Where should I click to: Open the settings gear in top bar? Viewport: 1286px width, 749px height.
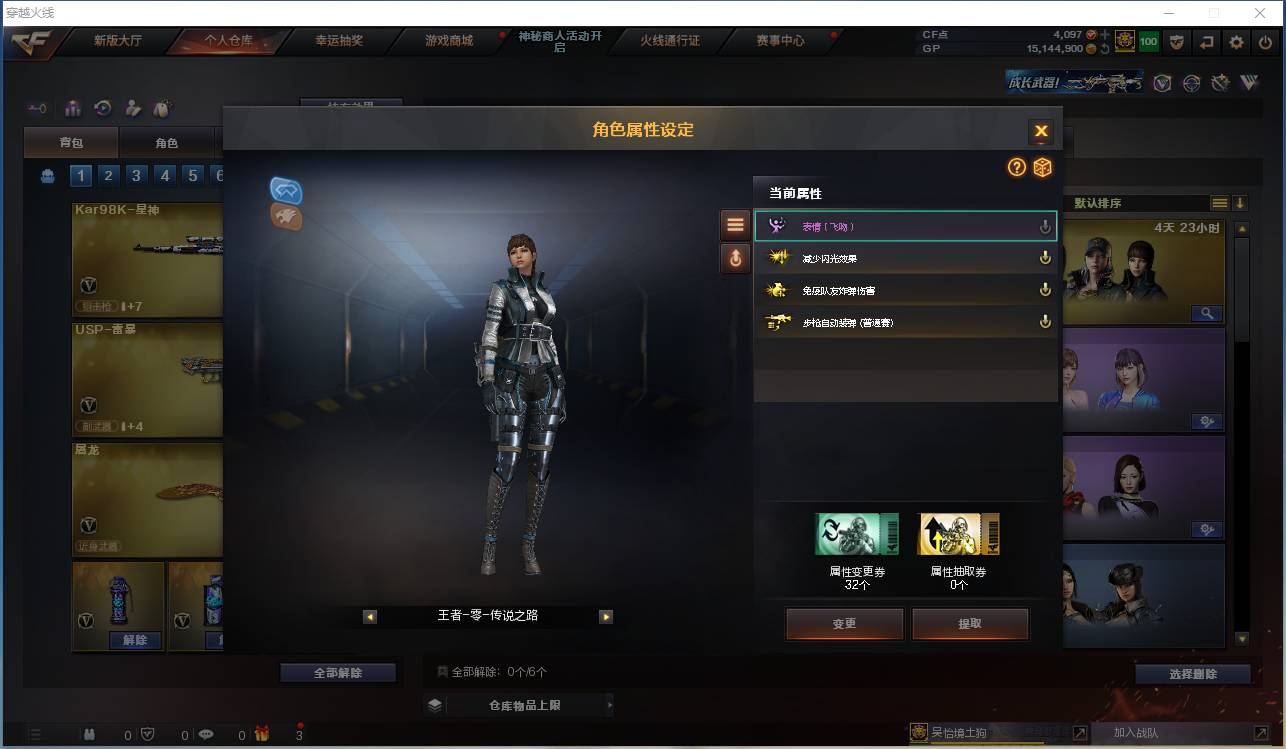click(1237, 42)
